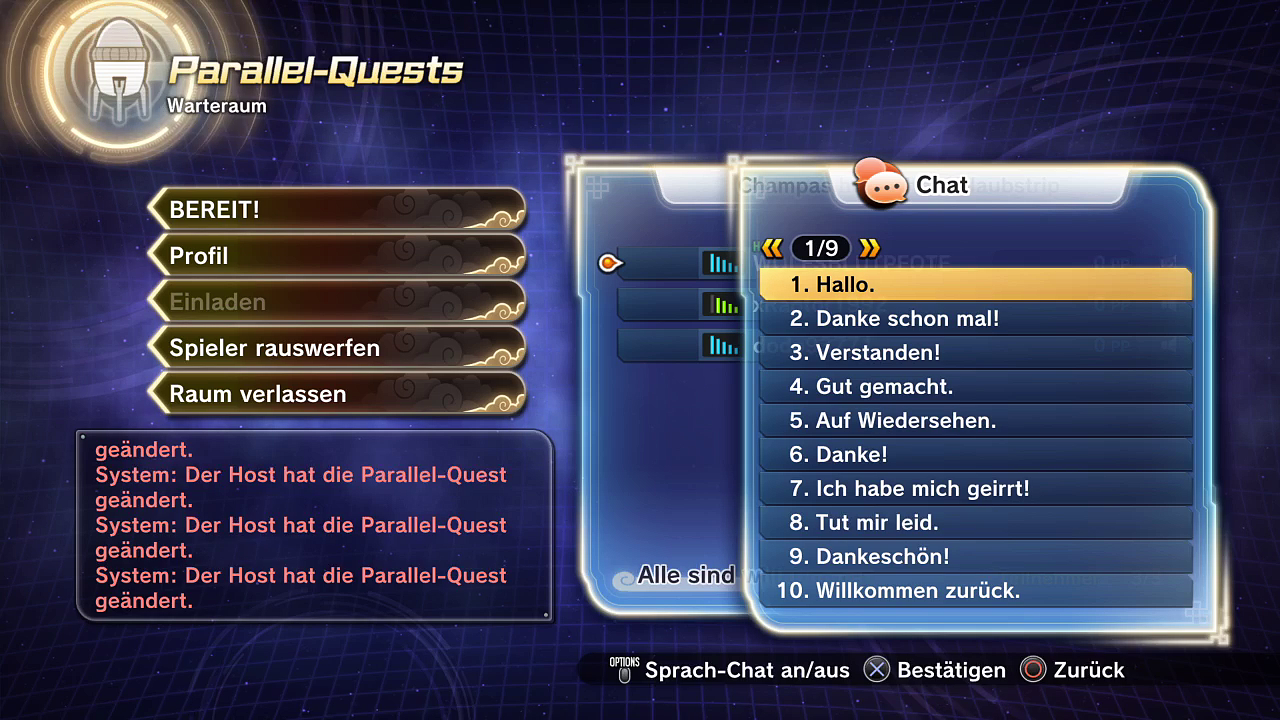Viewport: 1280px width, 720px height.
Task: Select the "Verstanden!" chat message
Action: coord(975,353)
